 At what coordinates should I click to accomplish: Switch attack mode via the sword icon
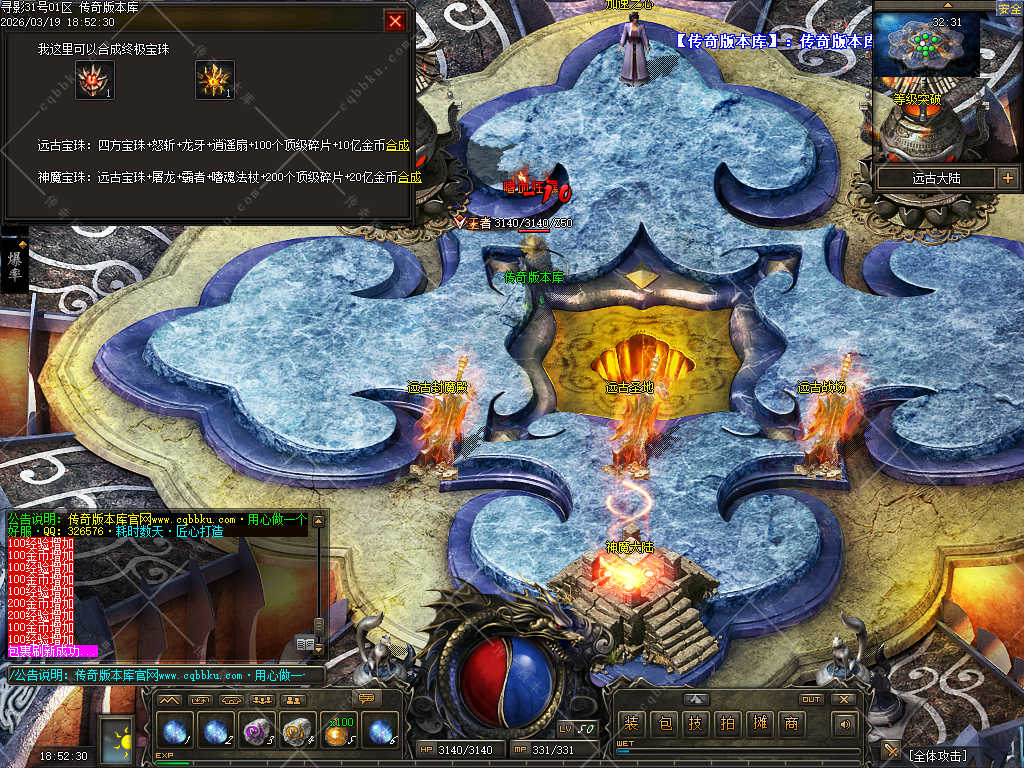point(891,751)
